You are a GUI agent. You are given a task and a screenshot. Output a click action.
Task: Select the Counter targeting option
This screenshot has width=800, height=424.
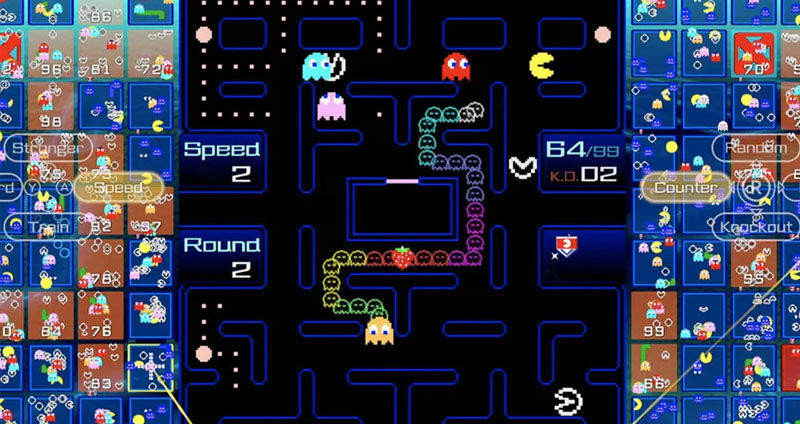(x=683, y=187)
